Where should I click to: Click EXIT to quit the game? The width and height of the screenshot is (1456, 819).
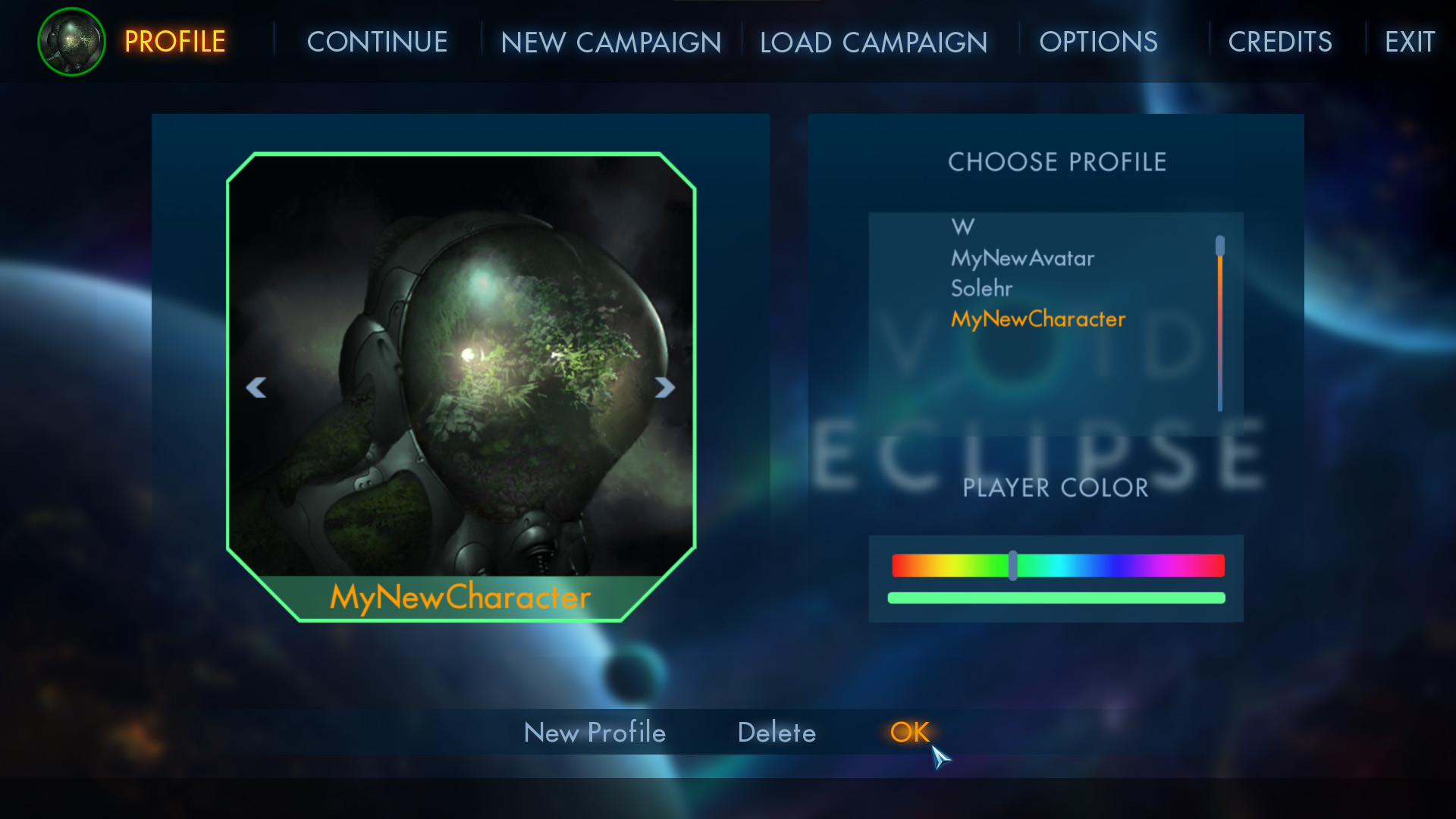[1409, 42]
